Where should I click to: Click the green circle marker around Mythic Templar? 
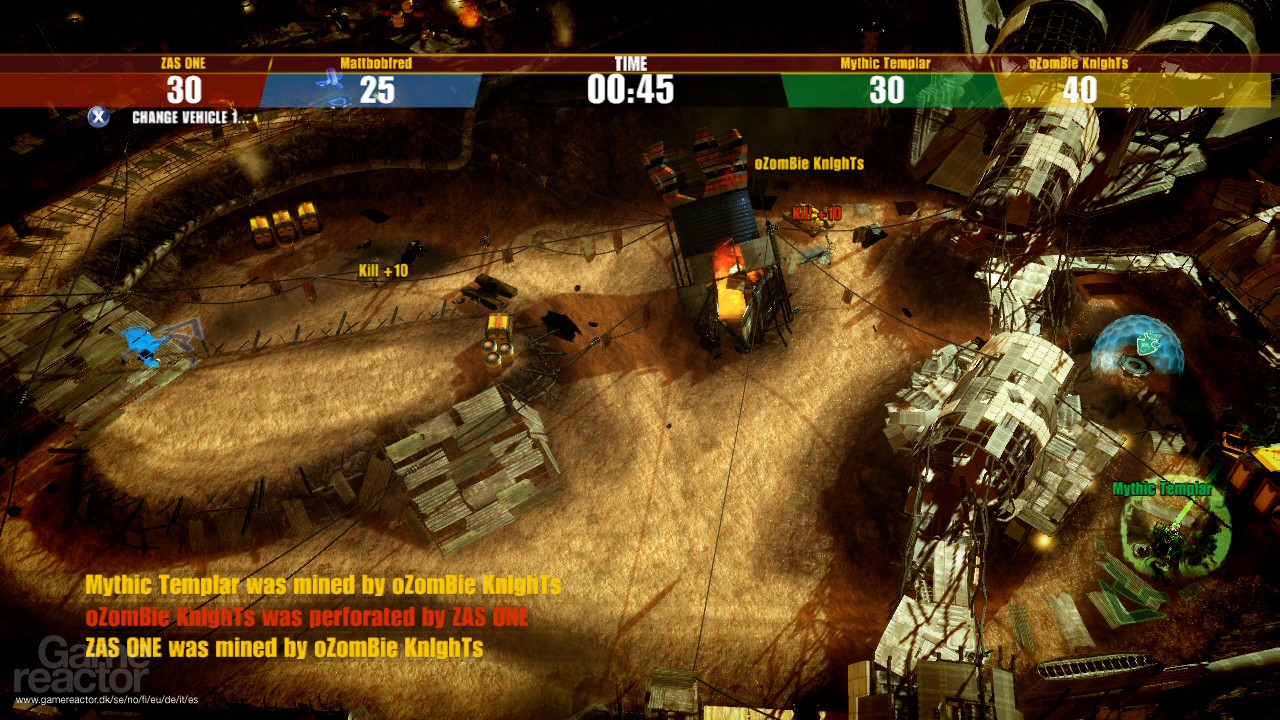1177,535
